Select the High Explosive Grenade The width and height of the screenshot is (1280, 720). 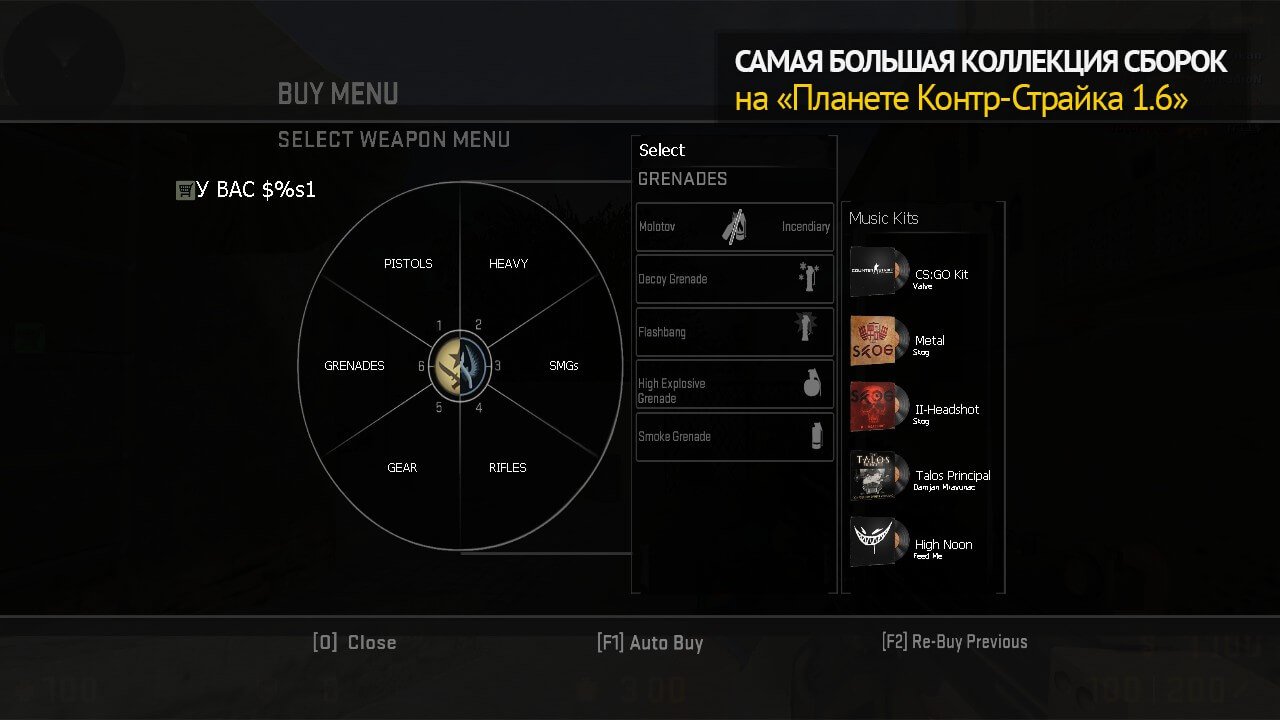735,385
